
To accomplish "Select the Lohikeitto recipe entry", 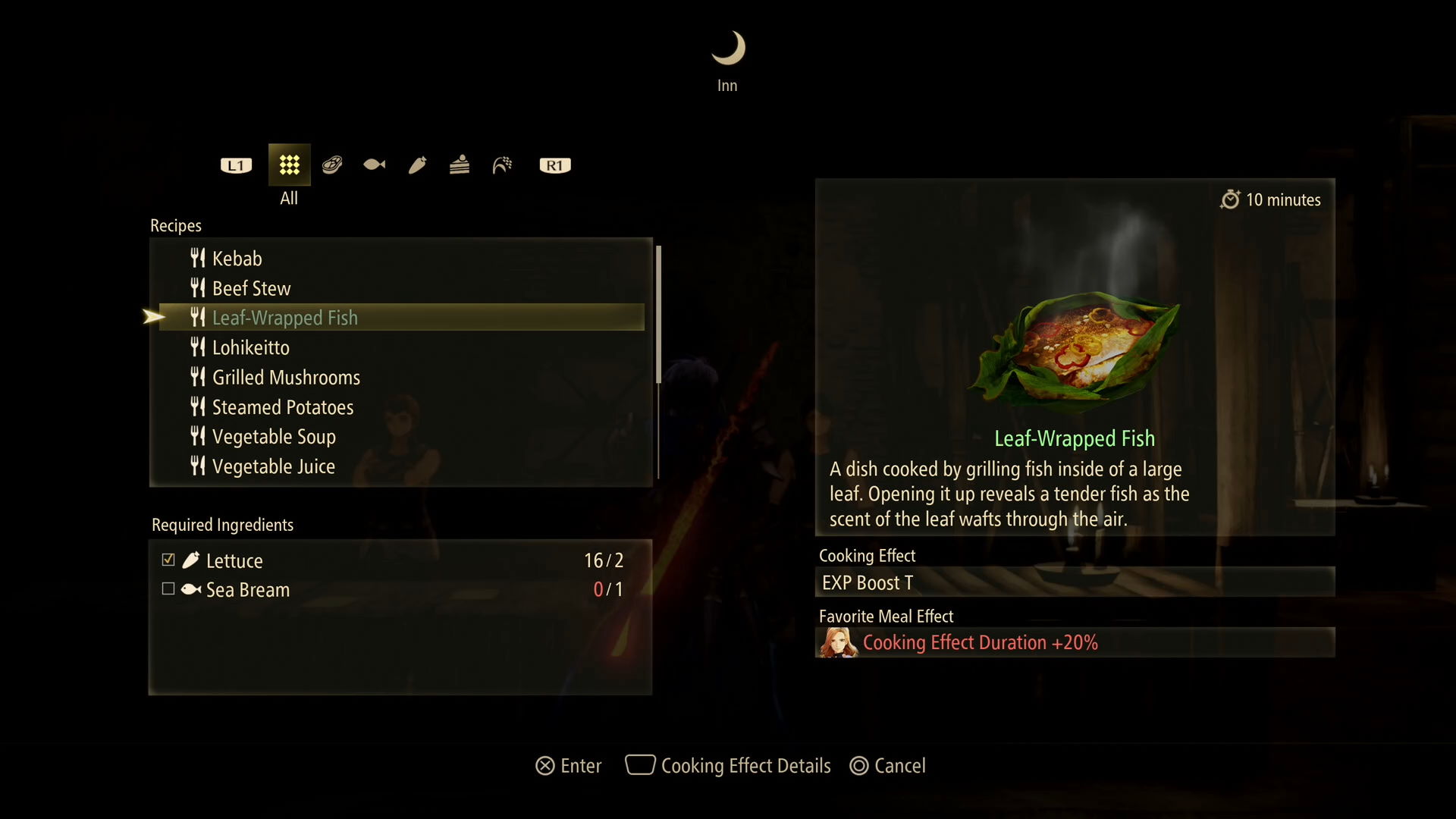I will (251, 347).
